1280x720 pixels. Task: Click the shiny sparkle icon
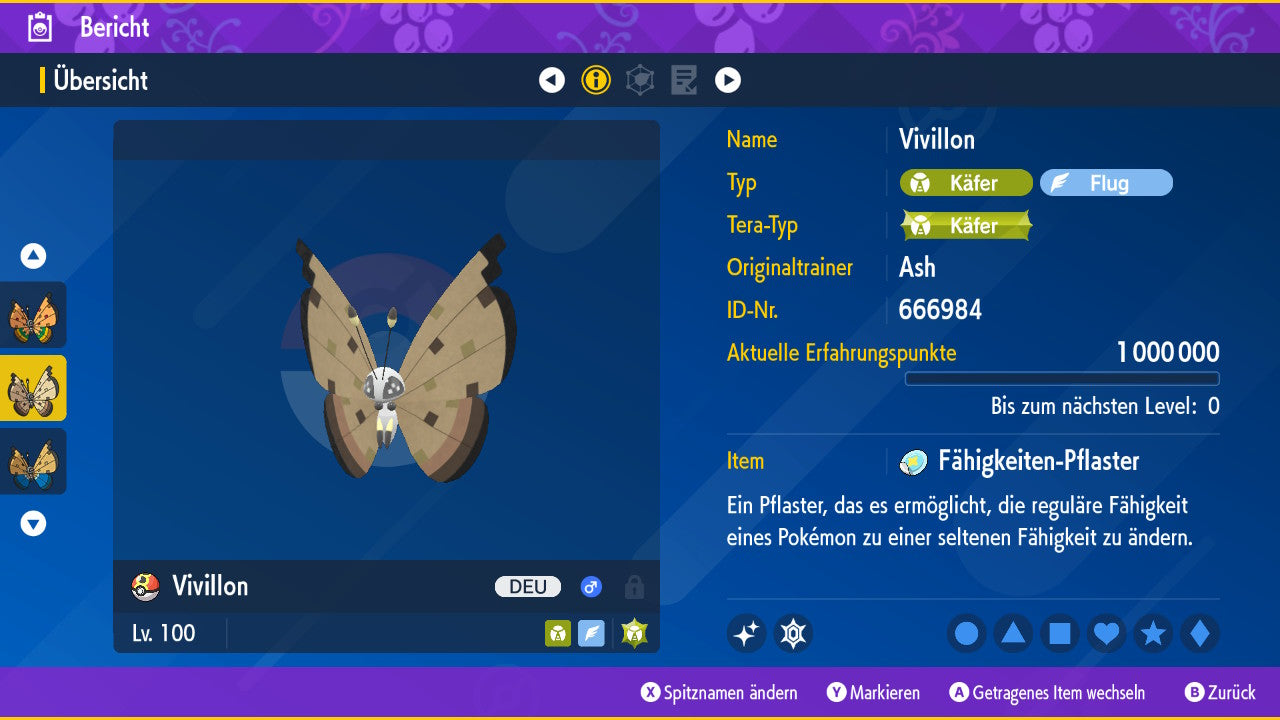click(x=746, y=633)
